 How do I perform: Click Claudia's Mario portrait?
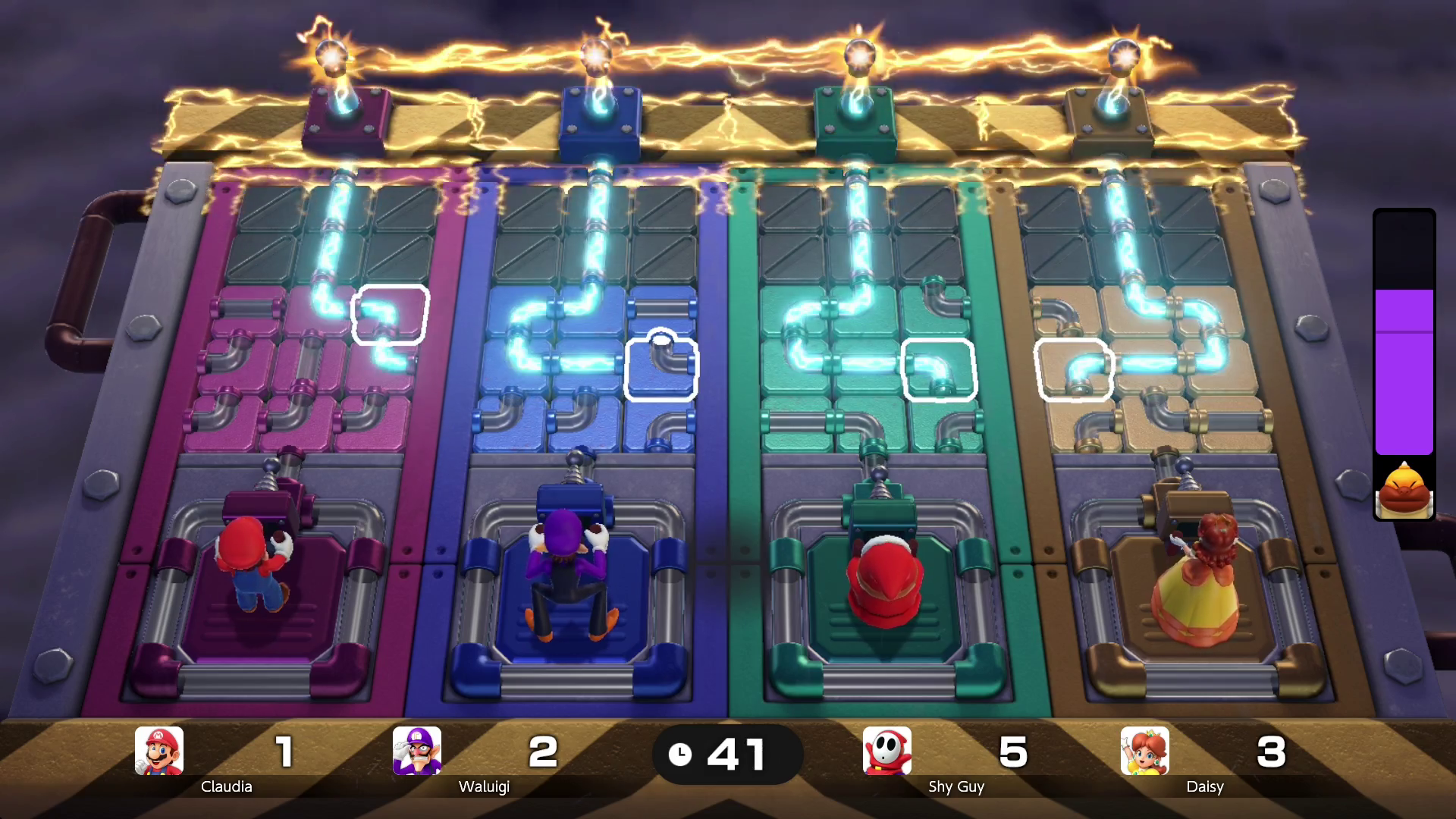[x=159, y=751]
